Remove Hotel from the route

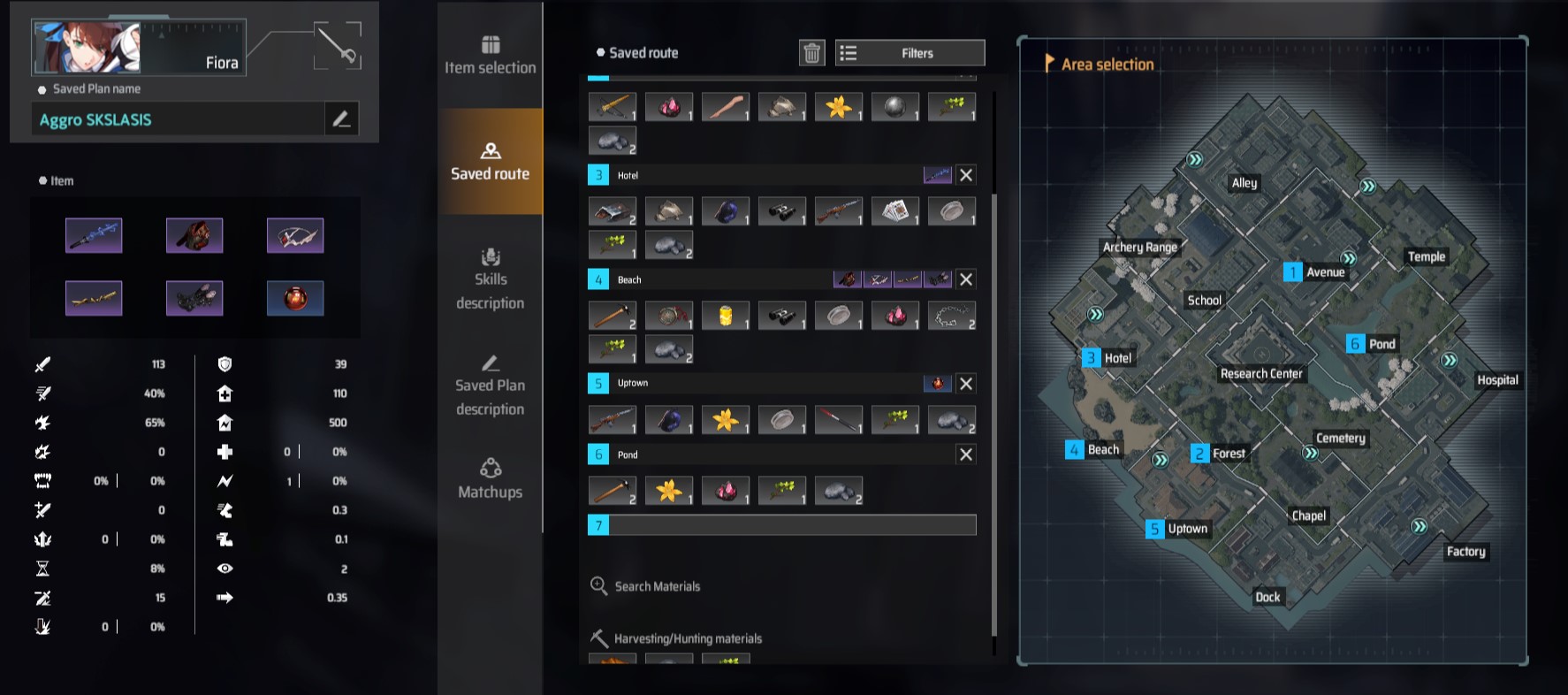(x=966, y=175)
